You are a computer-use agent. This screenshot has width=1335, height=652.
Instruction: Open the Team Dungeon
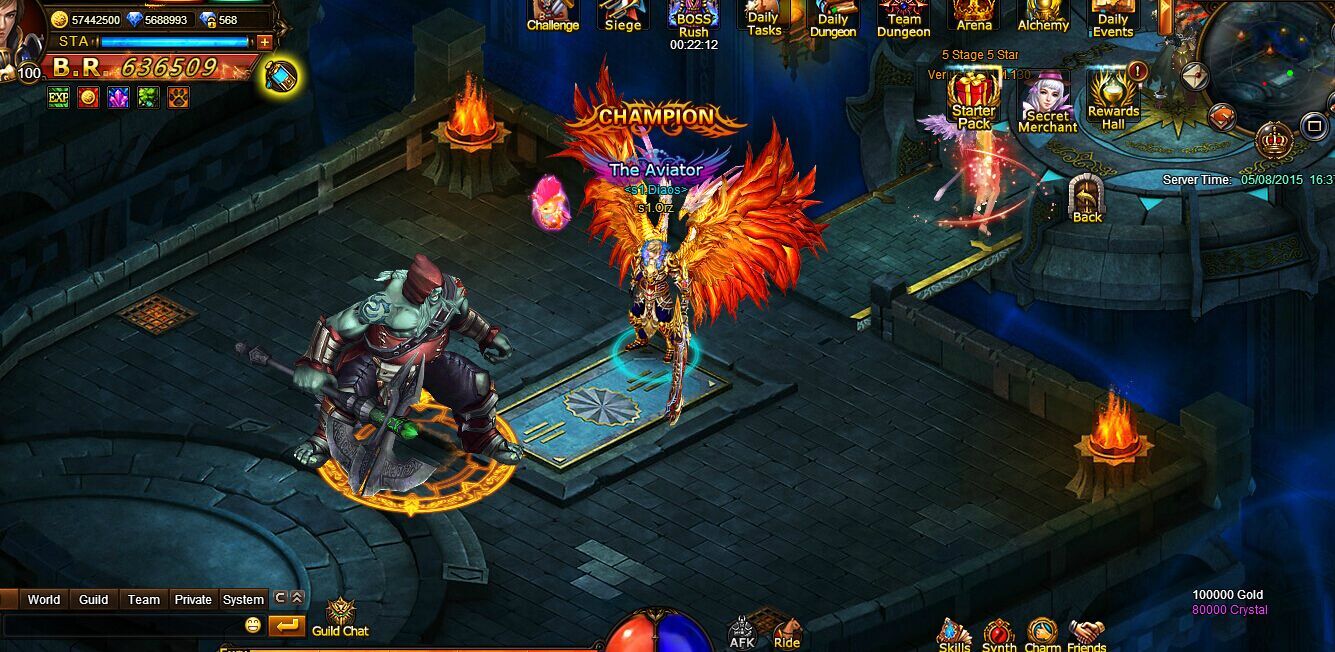[903, 20]
